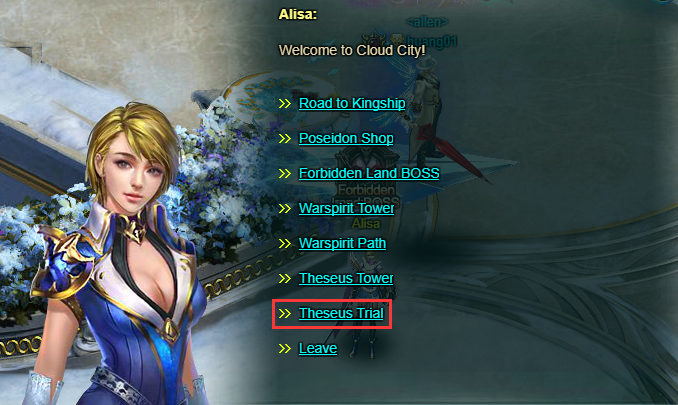Start the Theseus Trial
678x405 pixels.
pos(341,313)
